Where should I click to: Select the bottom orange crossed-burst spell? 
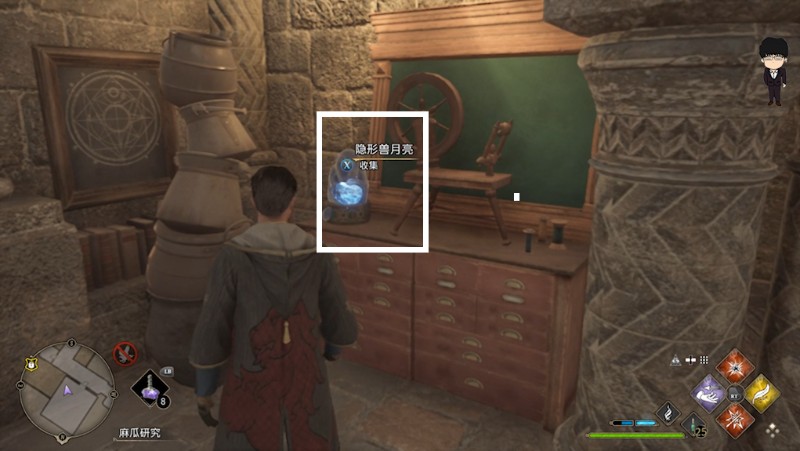(x=736, y=419)
